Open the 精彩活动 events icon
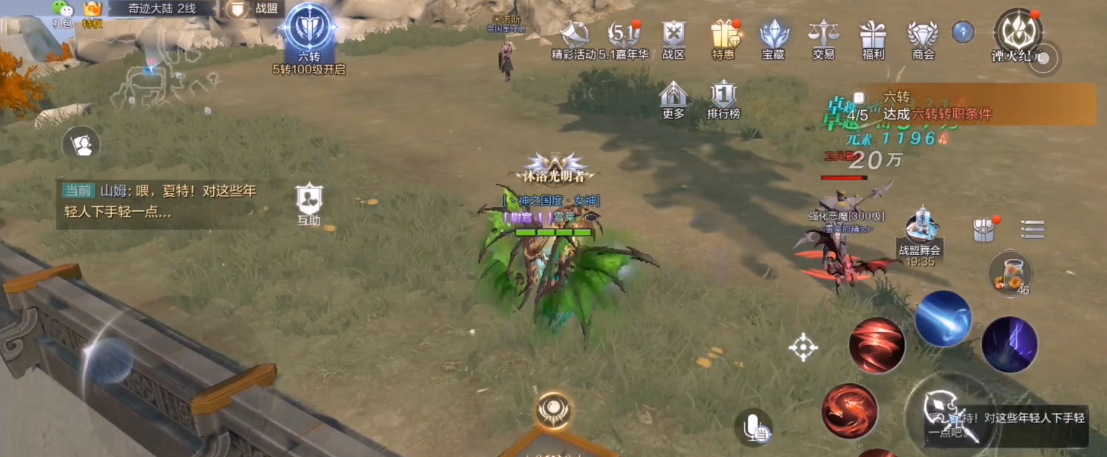Viewport: 1107px width, 457px height. pos(574,38)
